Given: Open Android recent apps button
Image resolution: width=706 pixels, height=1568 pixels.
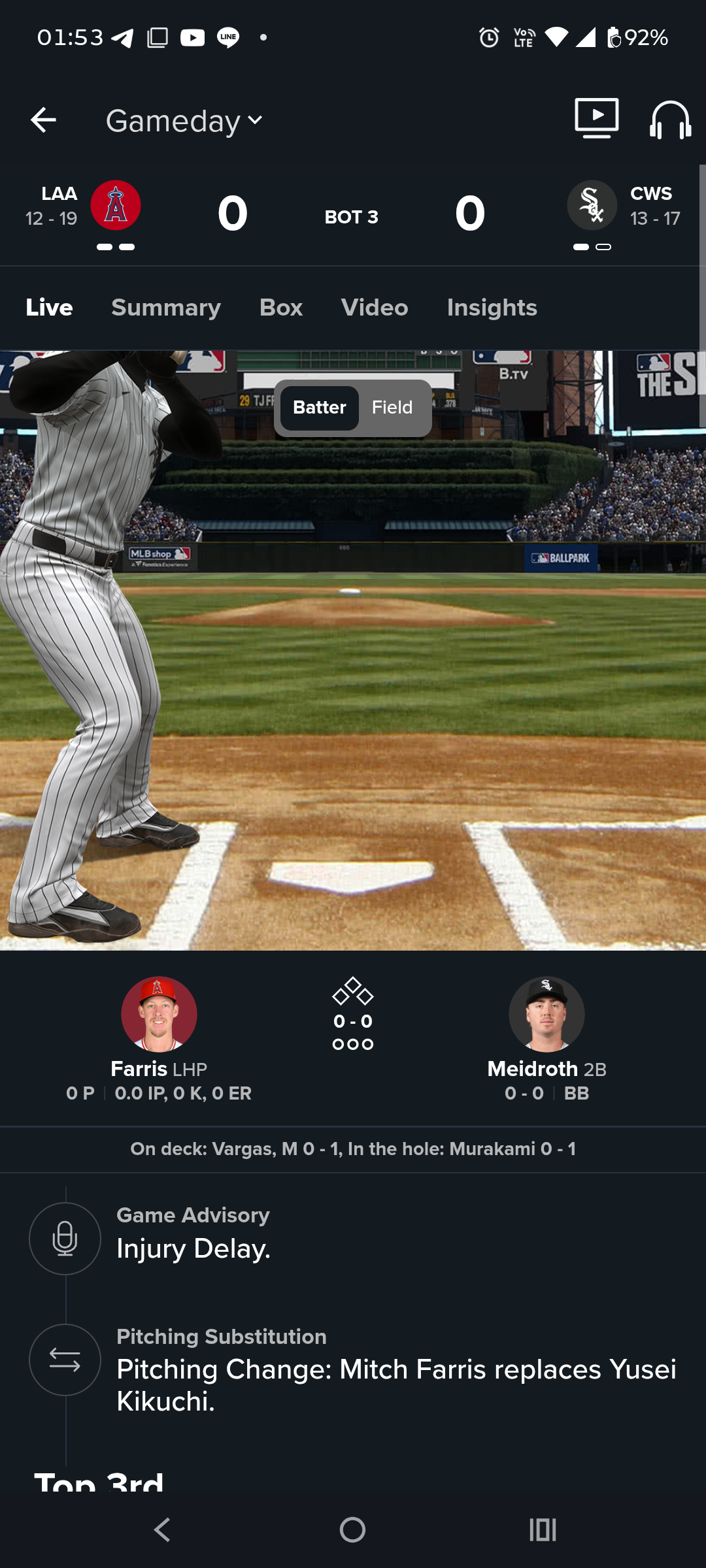Looking at the screenshot, I should tap(543, 1529).
